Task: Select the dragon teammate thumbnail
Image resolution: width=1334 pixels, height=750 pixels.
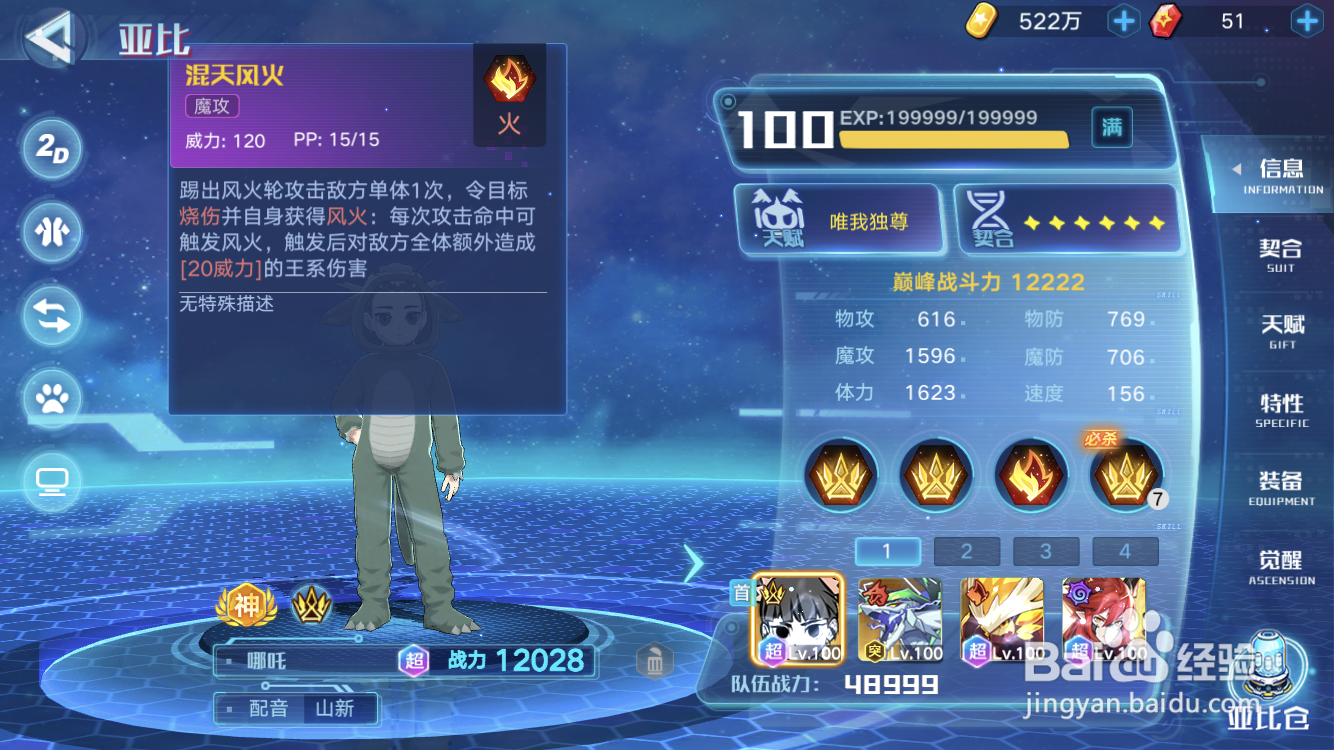Action: [898, 620]
